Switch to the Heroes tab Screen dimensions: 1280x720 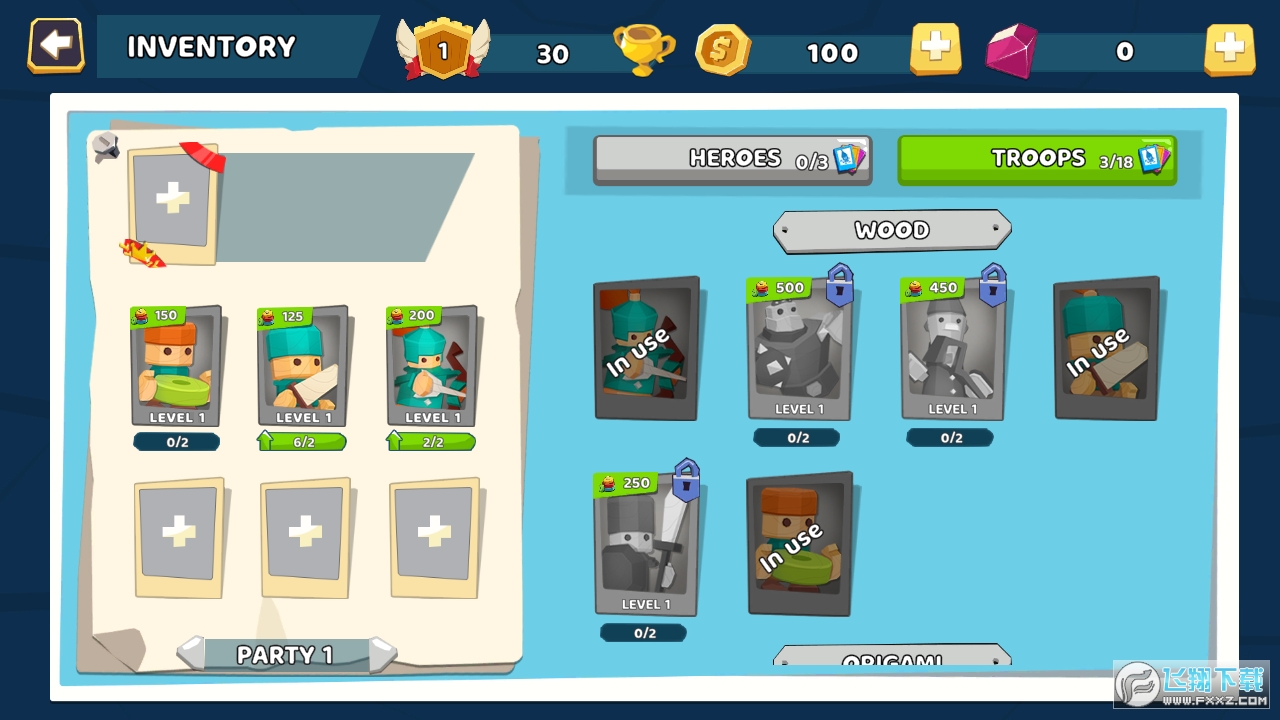click(x=732, y=159)
